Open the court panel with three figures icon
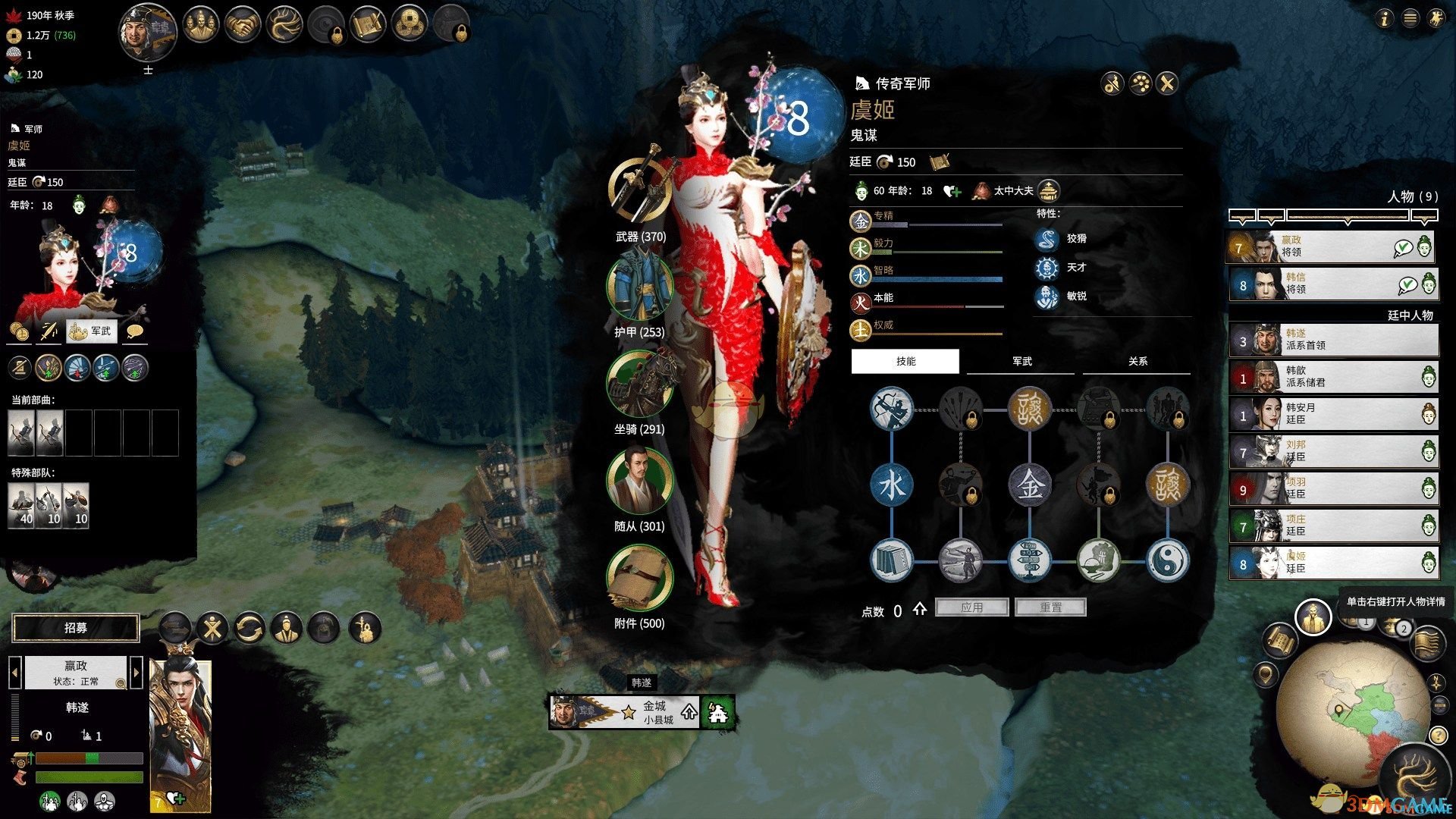 point(201,24)
